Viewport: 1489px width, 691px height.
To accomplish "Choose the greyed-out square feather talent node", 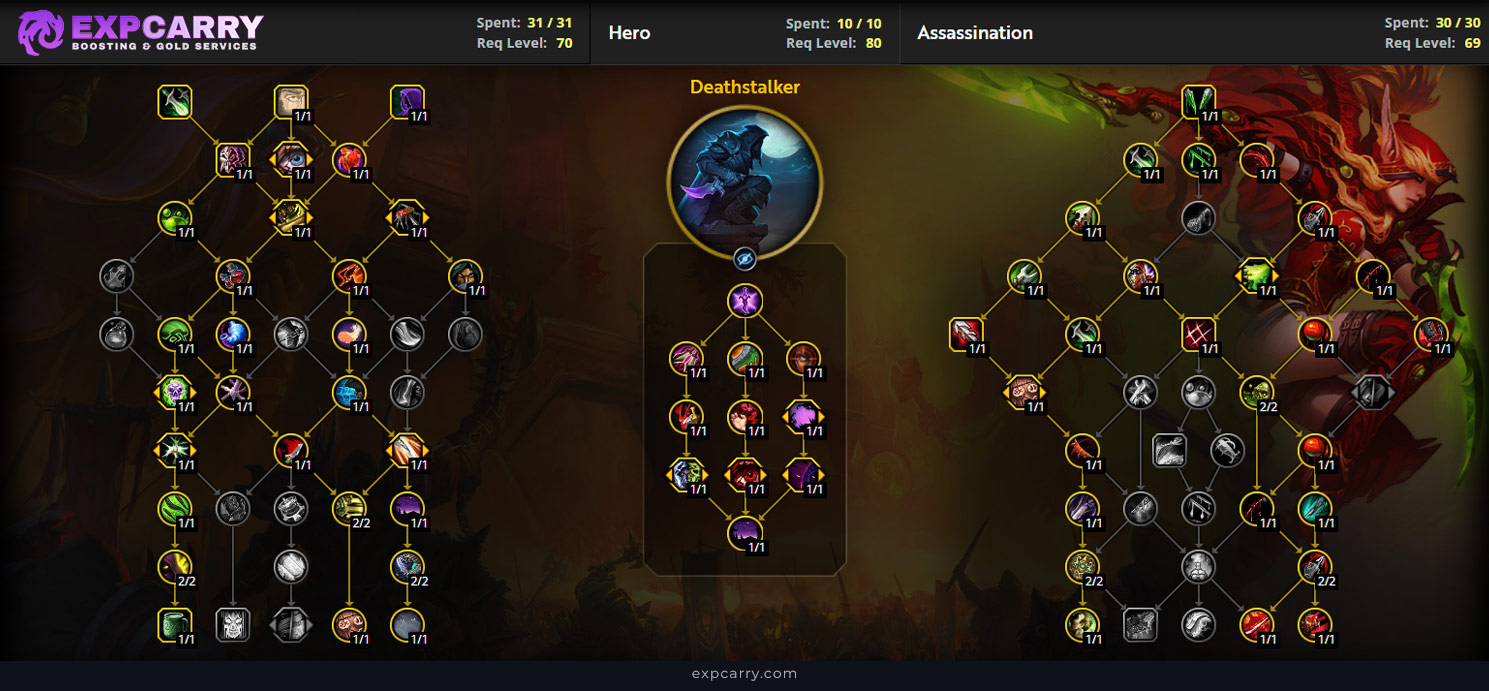I will pos(1169,450).
